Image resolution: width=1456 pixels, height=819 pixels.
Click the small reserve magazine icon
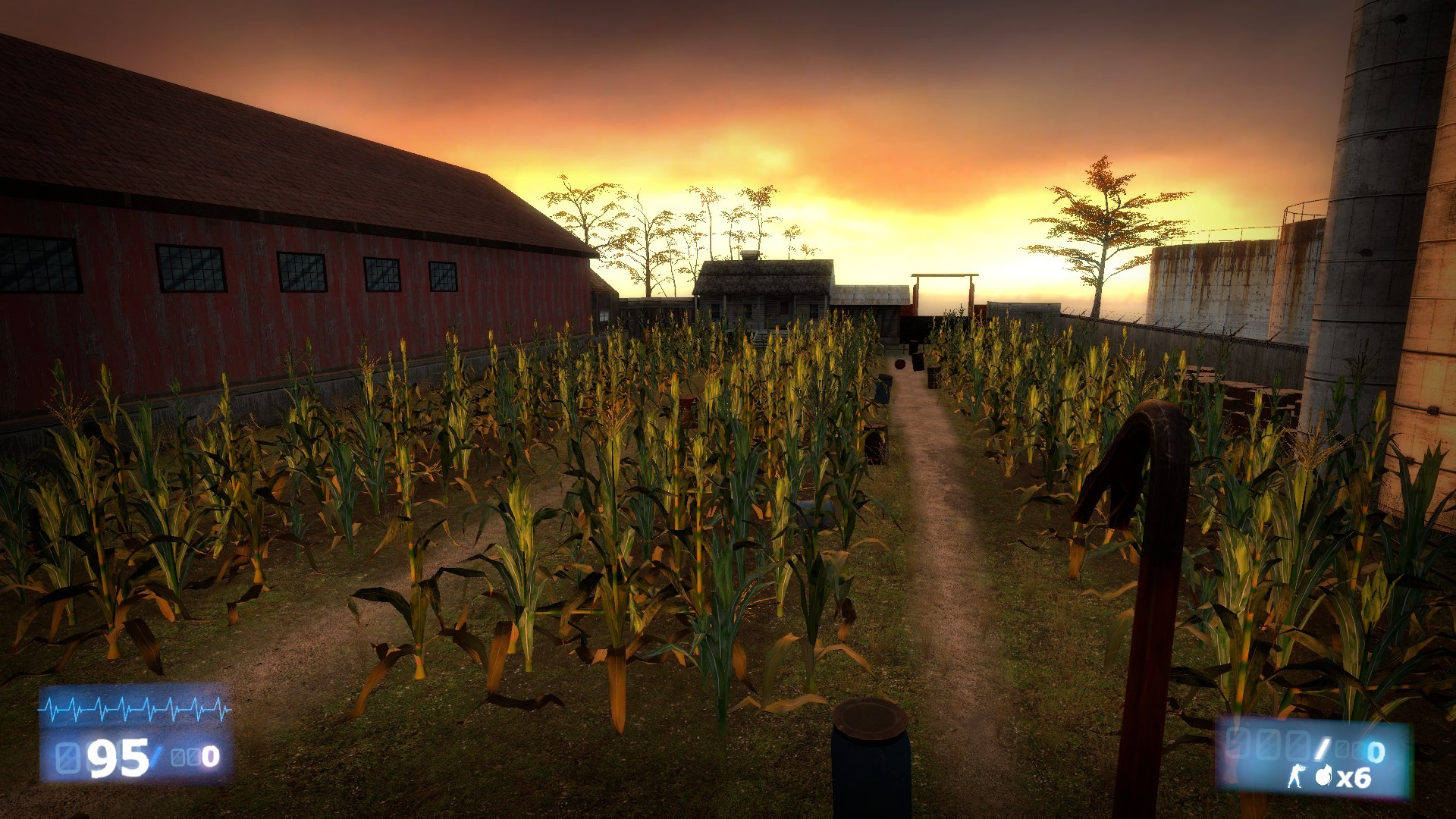1342,748
